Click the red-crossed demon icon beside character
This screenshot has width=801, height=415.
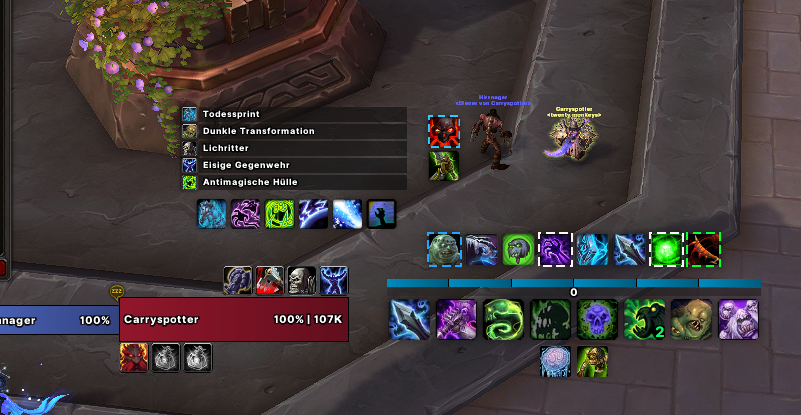tap(444, 131)
